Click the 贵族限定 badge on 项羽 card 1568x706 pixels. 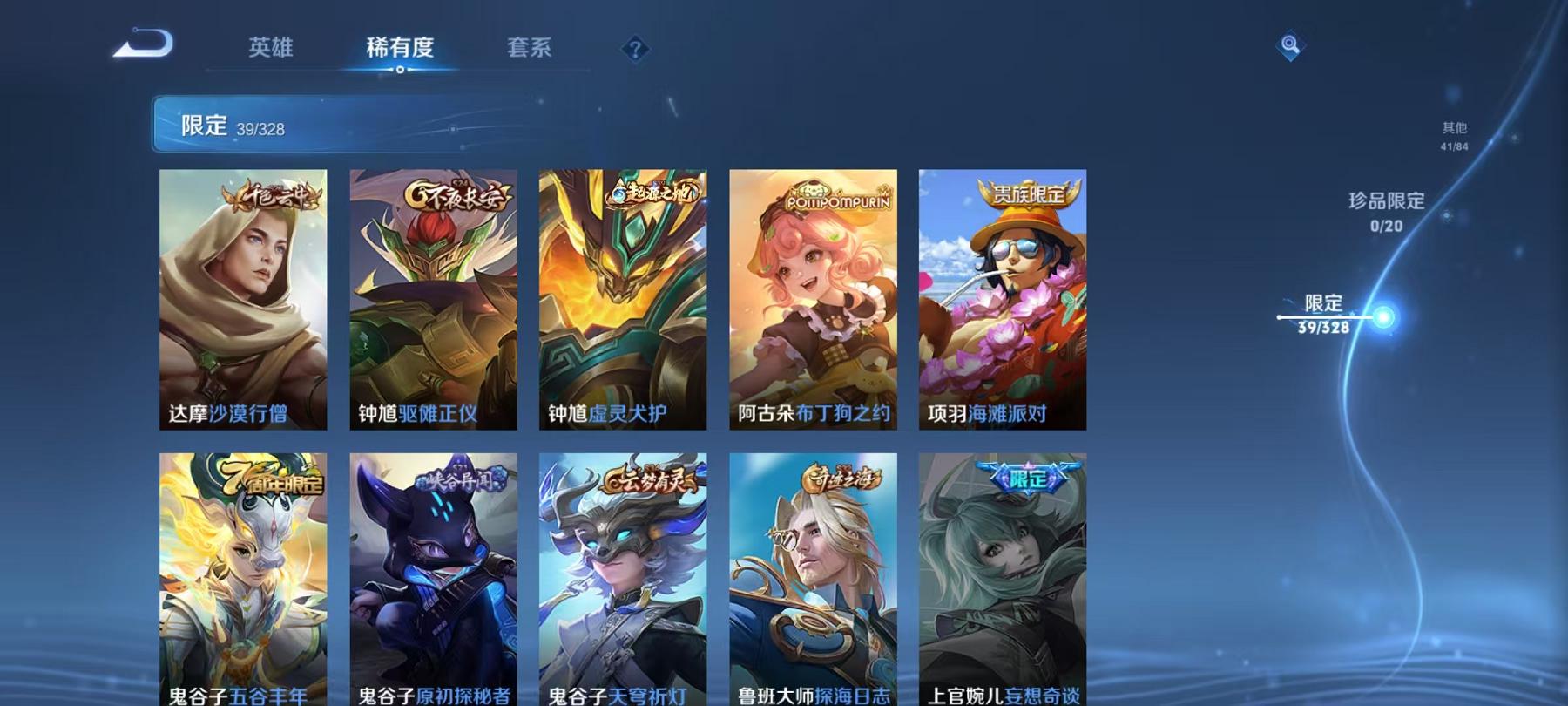1029,195
